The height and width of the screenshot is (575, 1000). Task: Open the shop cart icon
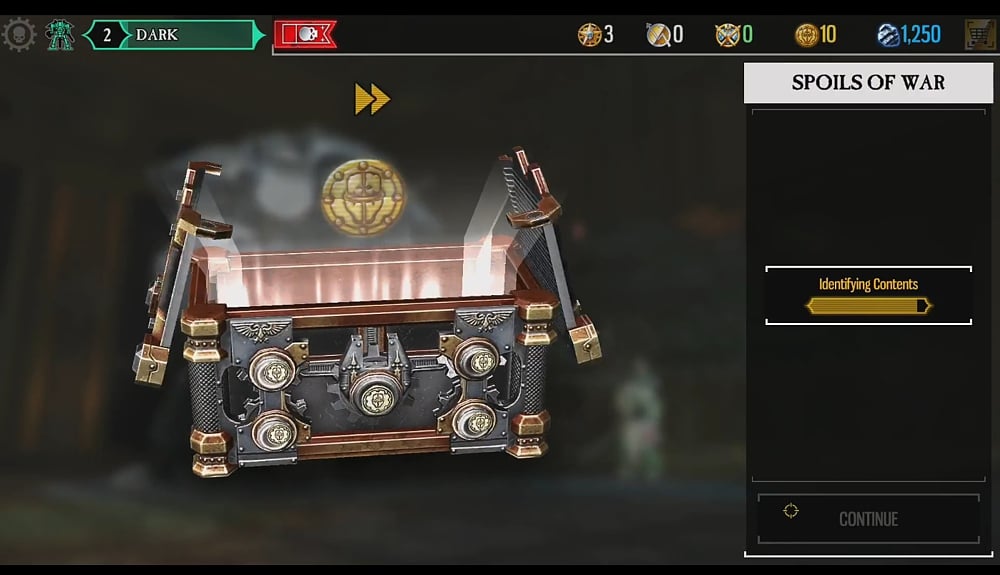pos(980,35)
